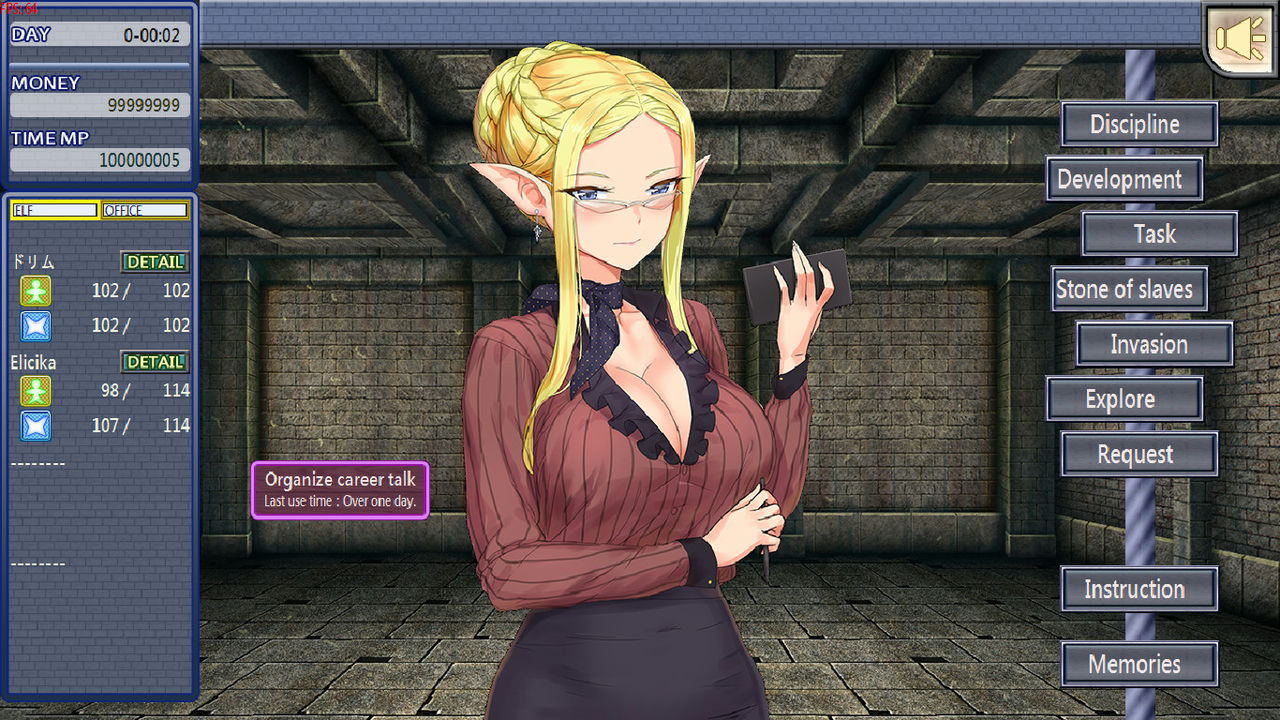
Task: Open DETAIL view for Elicika
Action: coord(154,362)
